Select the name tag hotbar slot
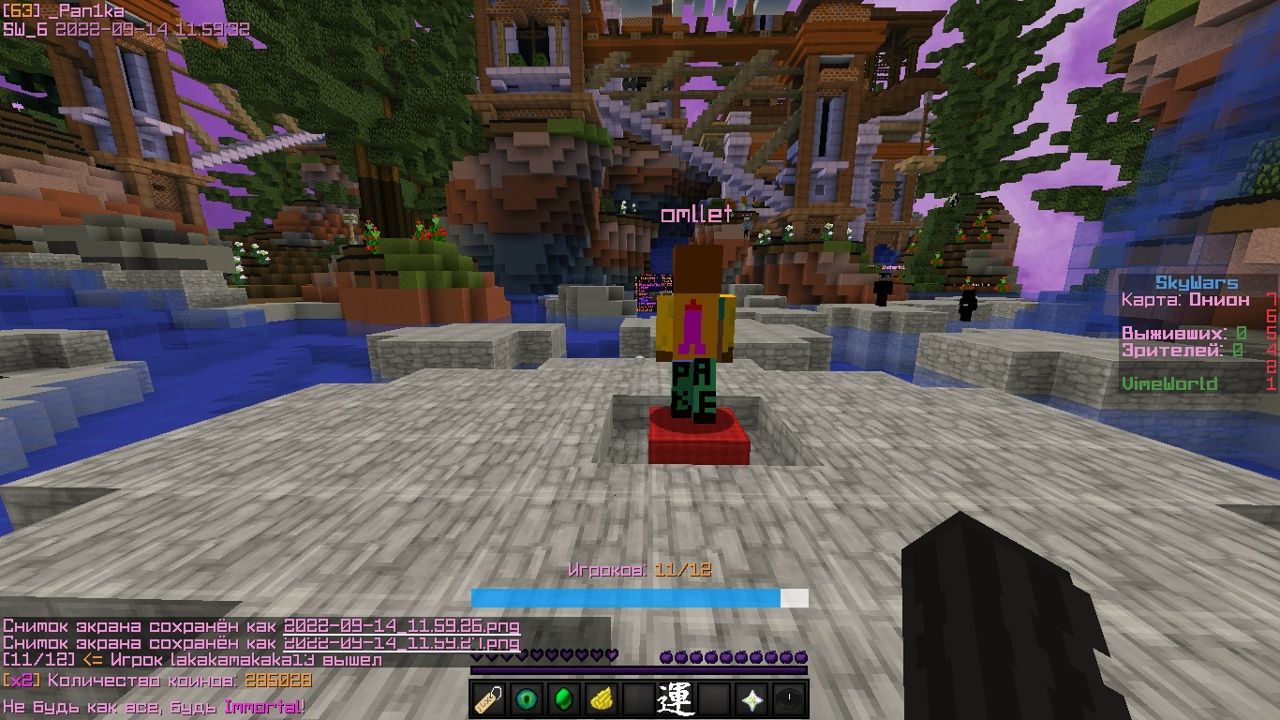The height and width of the screenshot is (720, 1280). click(489, 699)
